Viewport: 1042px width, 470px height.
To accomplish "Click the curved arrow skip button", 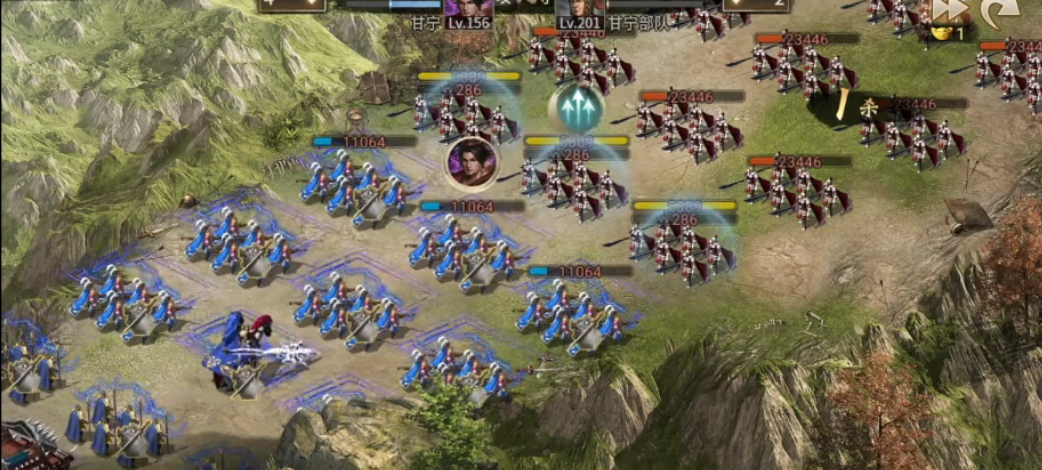I will coord(1001,12).
